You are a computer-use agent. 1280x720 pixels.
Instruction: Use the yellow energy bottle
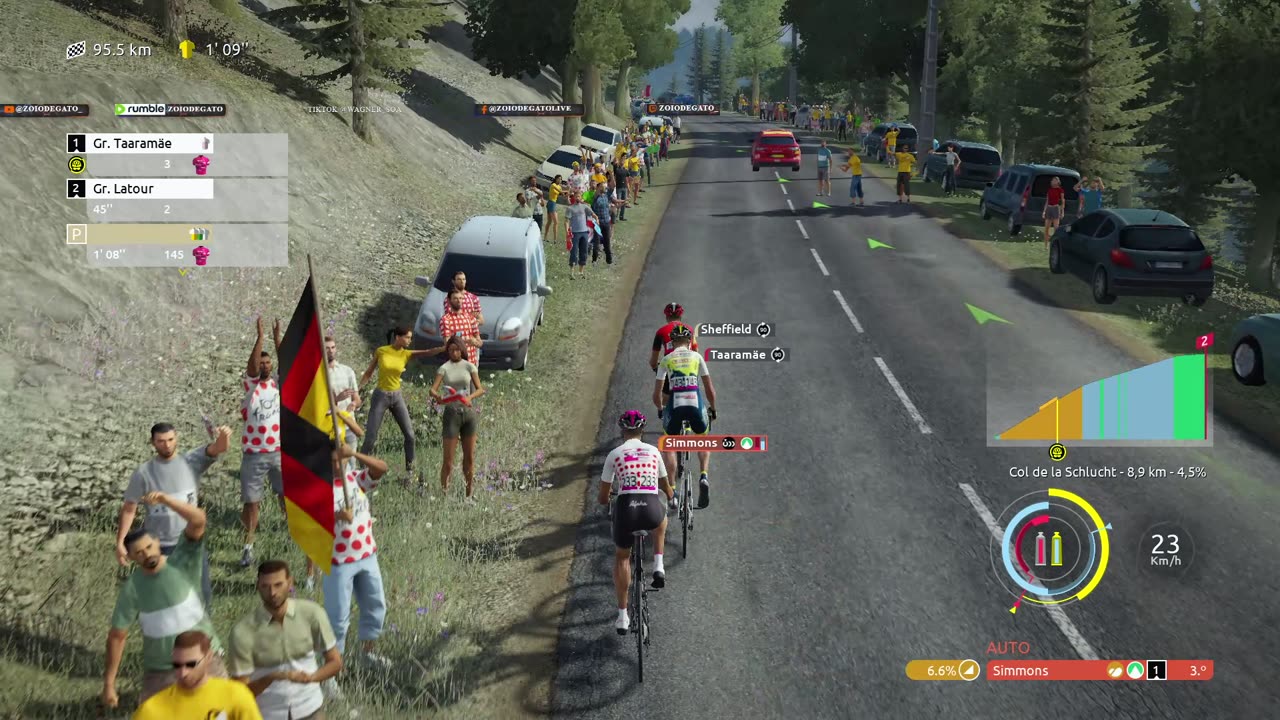(x=1057, y=548)
